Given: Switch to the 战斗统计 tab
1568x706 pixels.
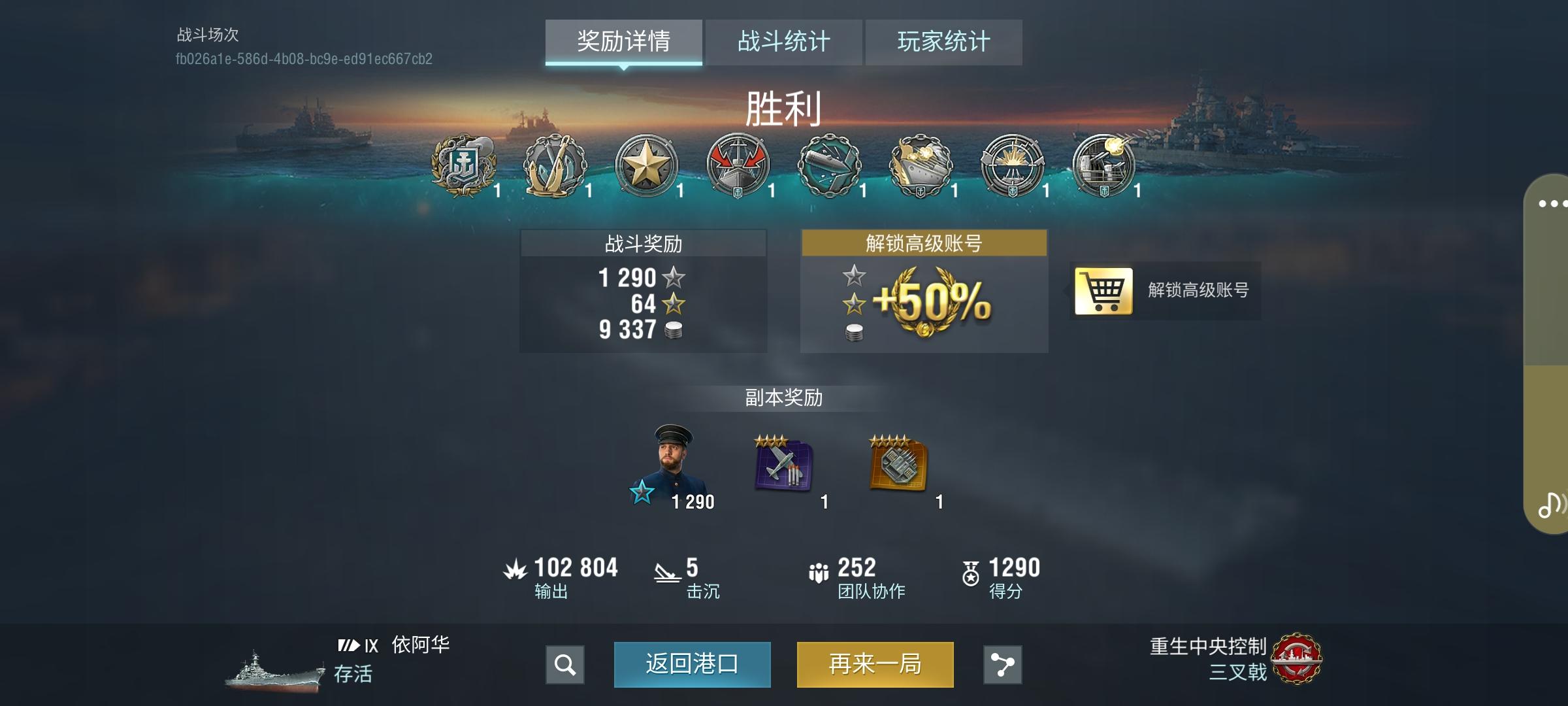Looking at the screenshot, I should pyautogui.click(x=783, y=41).
